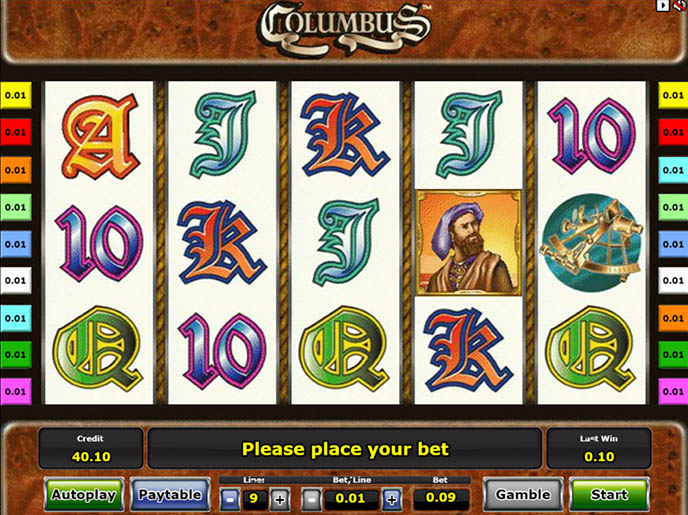Choose the Gamble button
Viewport: 688px width, 515px height.
tap(523, 494)
